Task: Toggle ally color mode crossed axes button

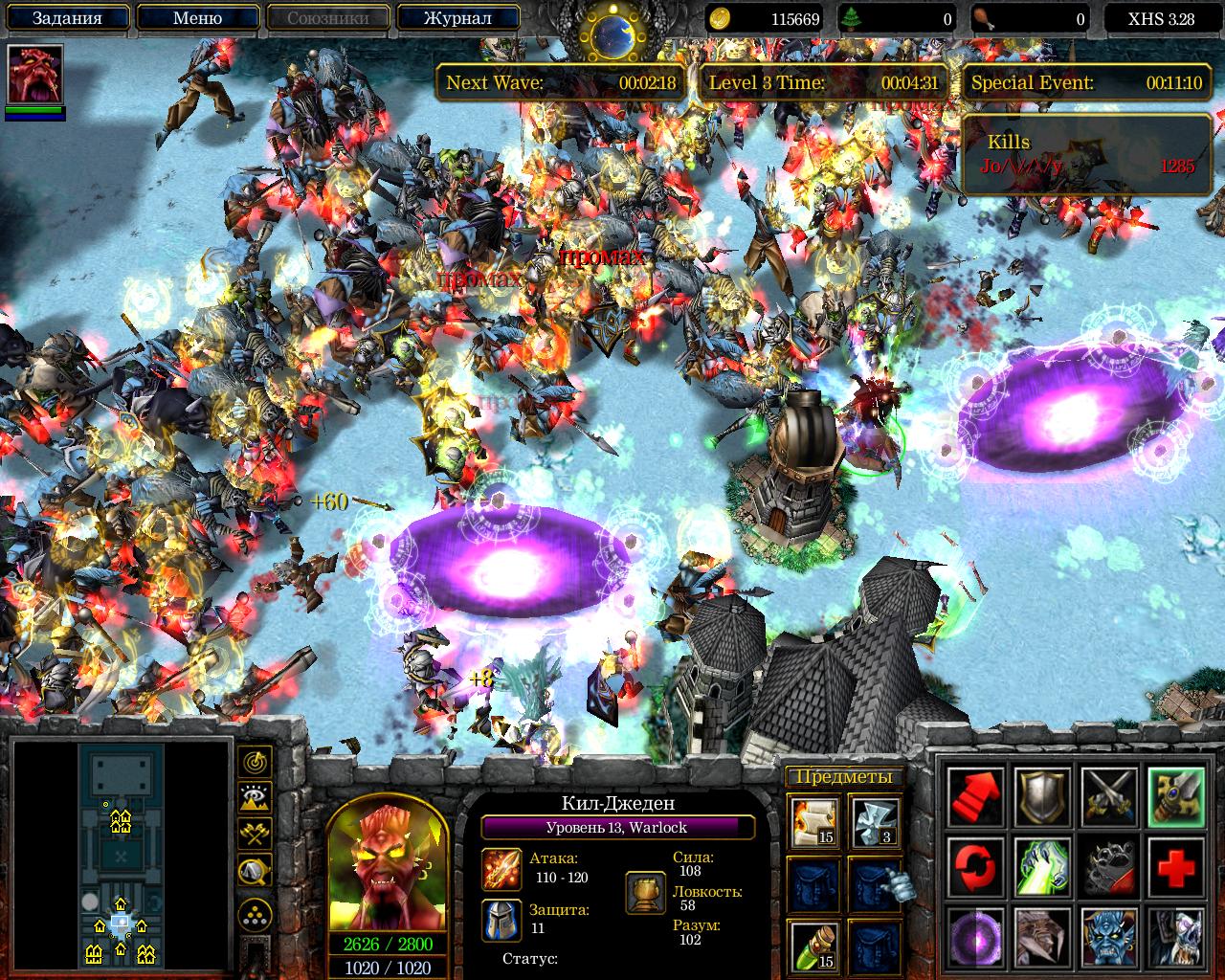Action: [255, 833]
